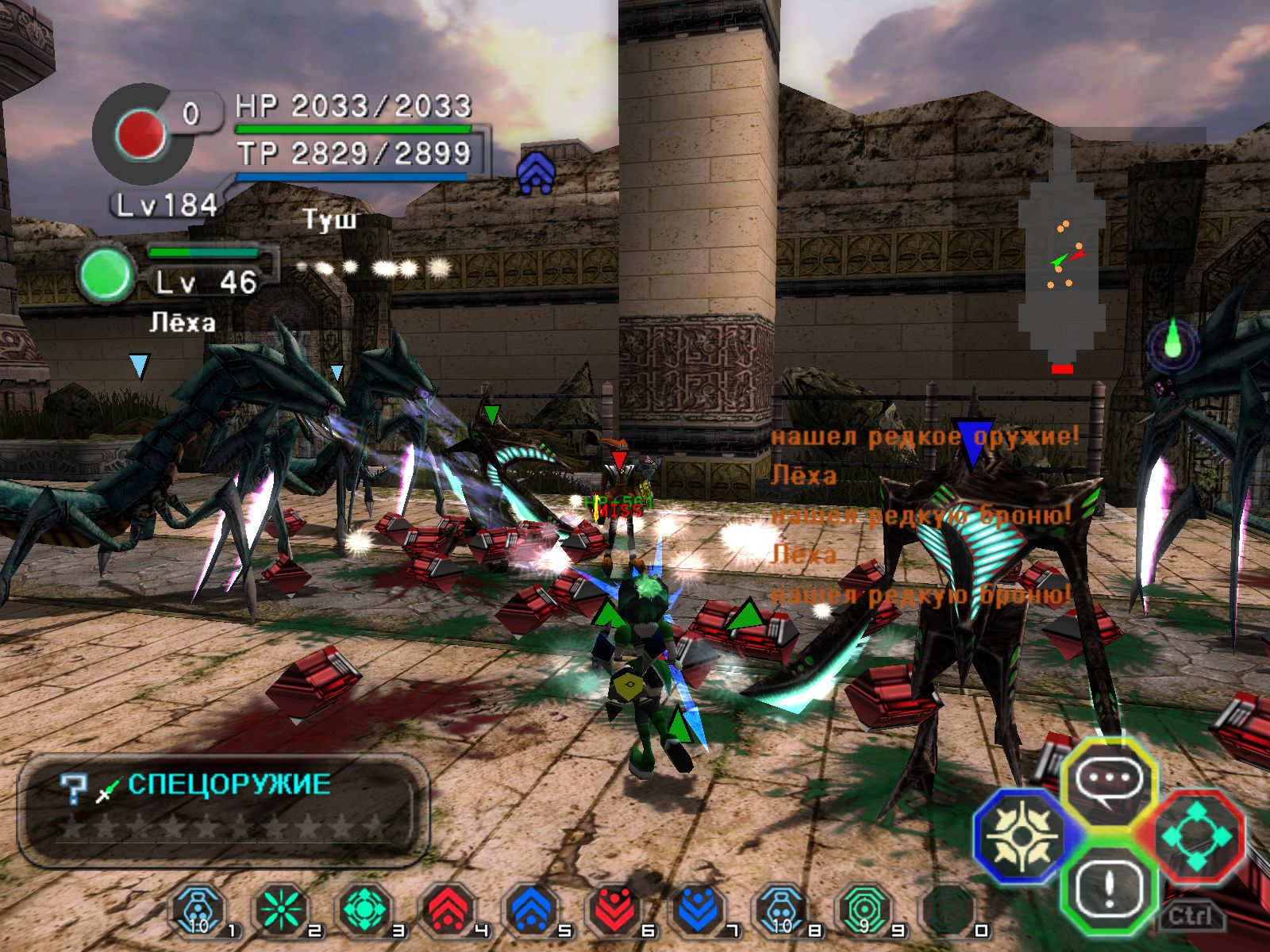This screenshot has width=1270, height=952.
Task: Cast the blue downward-chevron debuff in slot 7
Action: (698, 909)
